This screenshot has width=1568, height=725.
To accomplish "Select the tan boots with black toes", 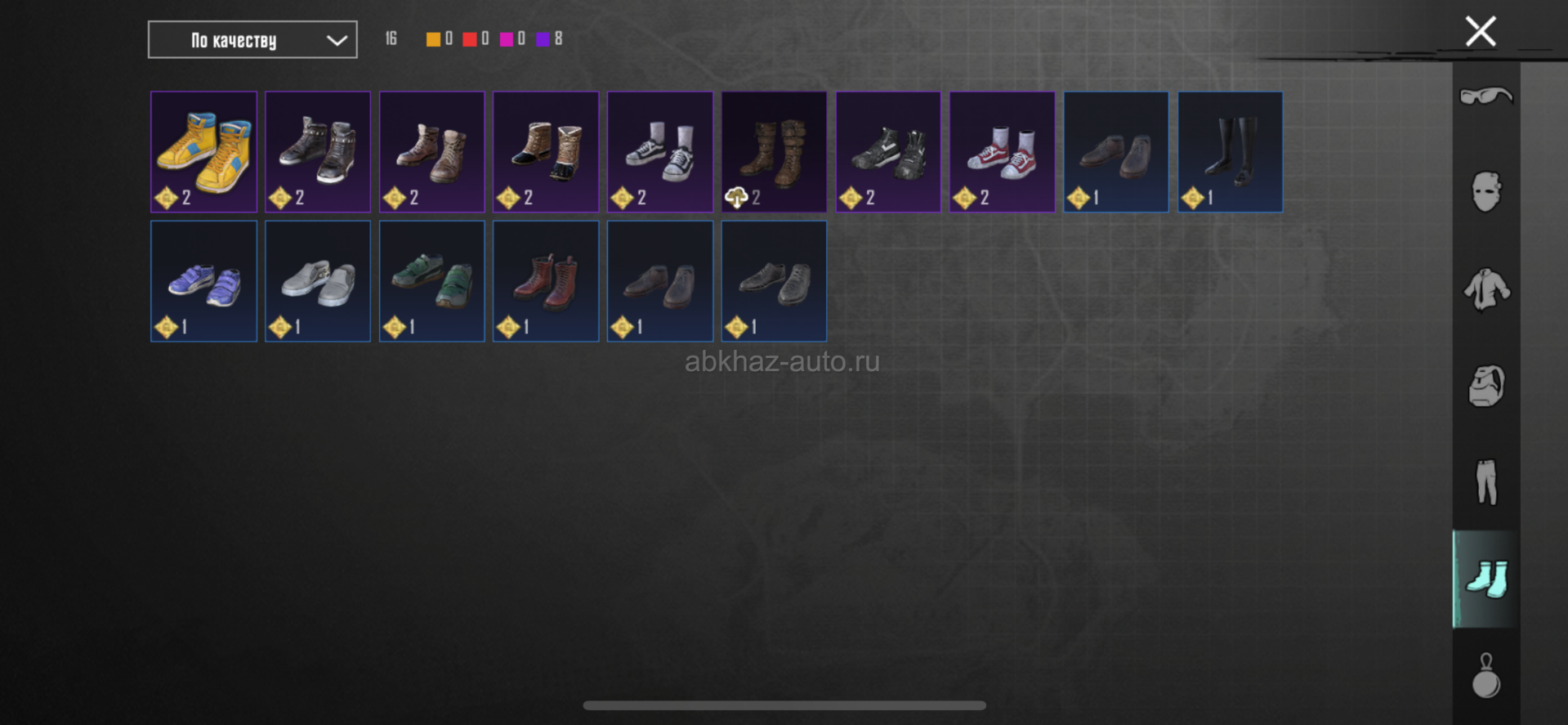I will pyautogui.click(x=546, y=152).
